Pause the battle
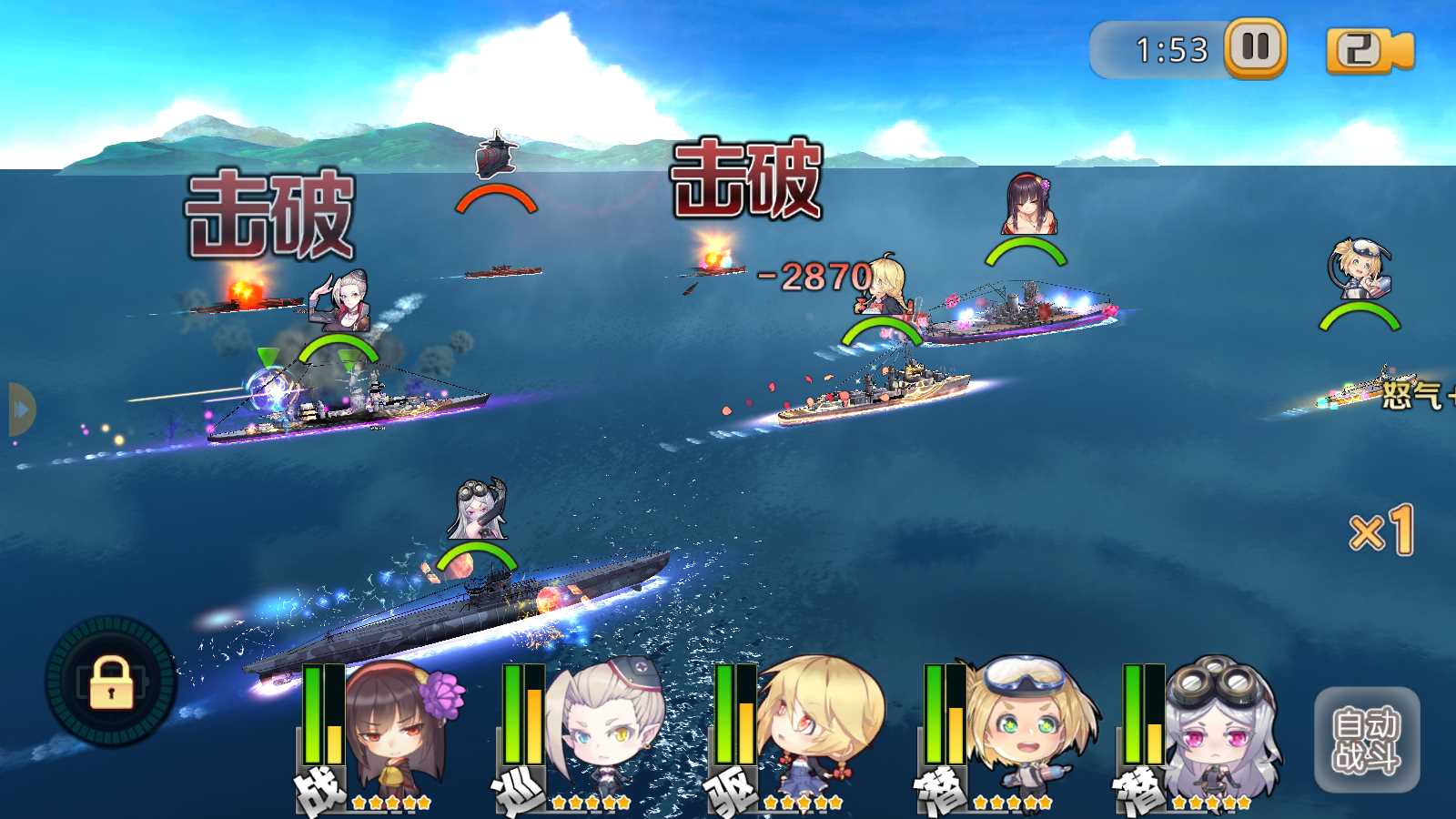The height and width of the screenshot is (819, 1456). (x=1255, y=47)
